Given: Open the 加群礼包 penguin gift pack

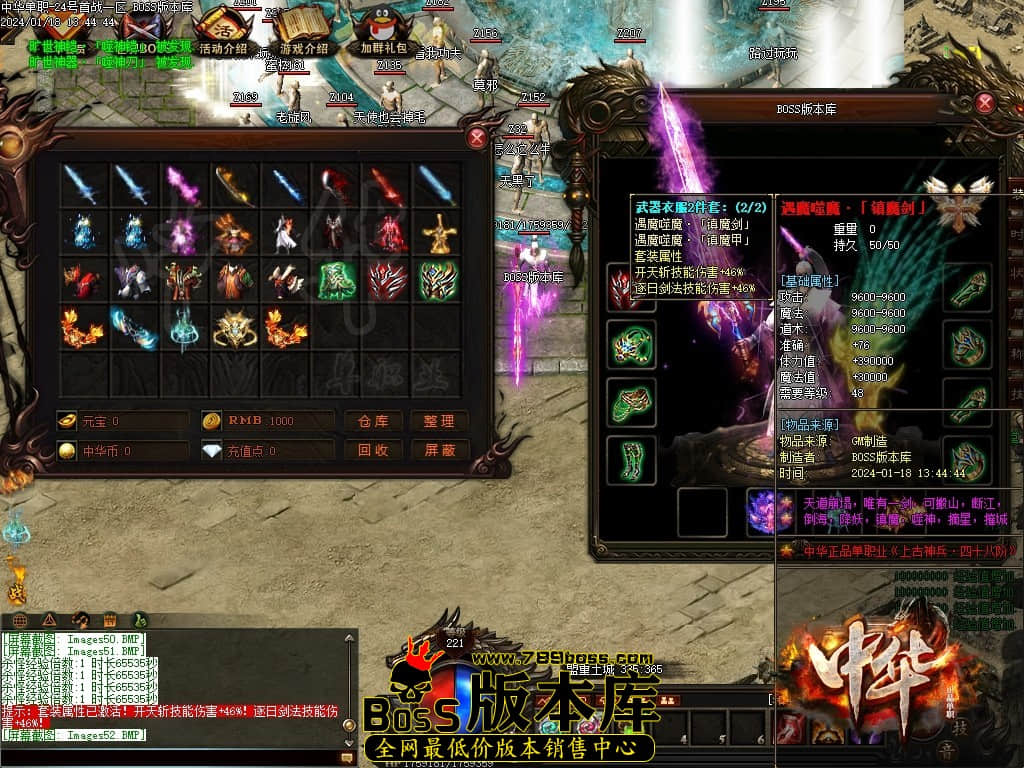Looking at the screenshot, I should click(x=384, y=30).
